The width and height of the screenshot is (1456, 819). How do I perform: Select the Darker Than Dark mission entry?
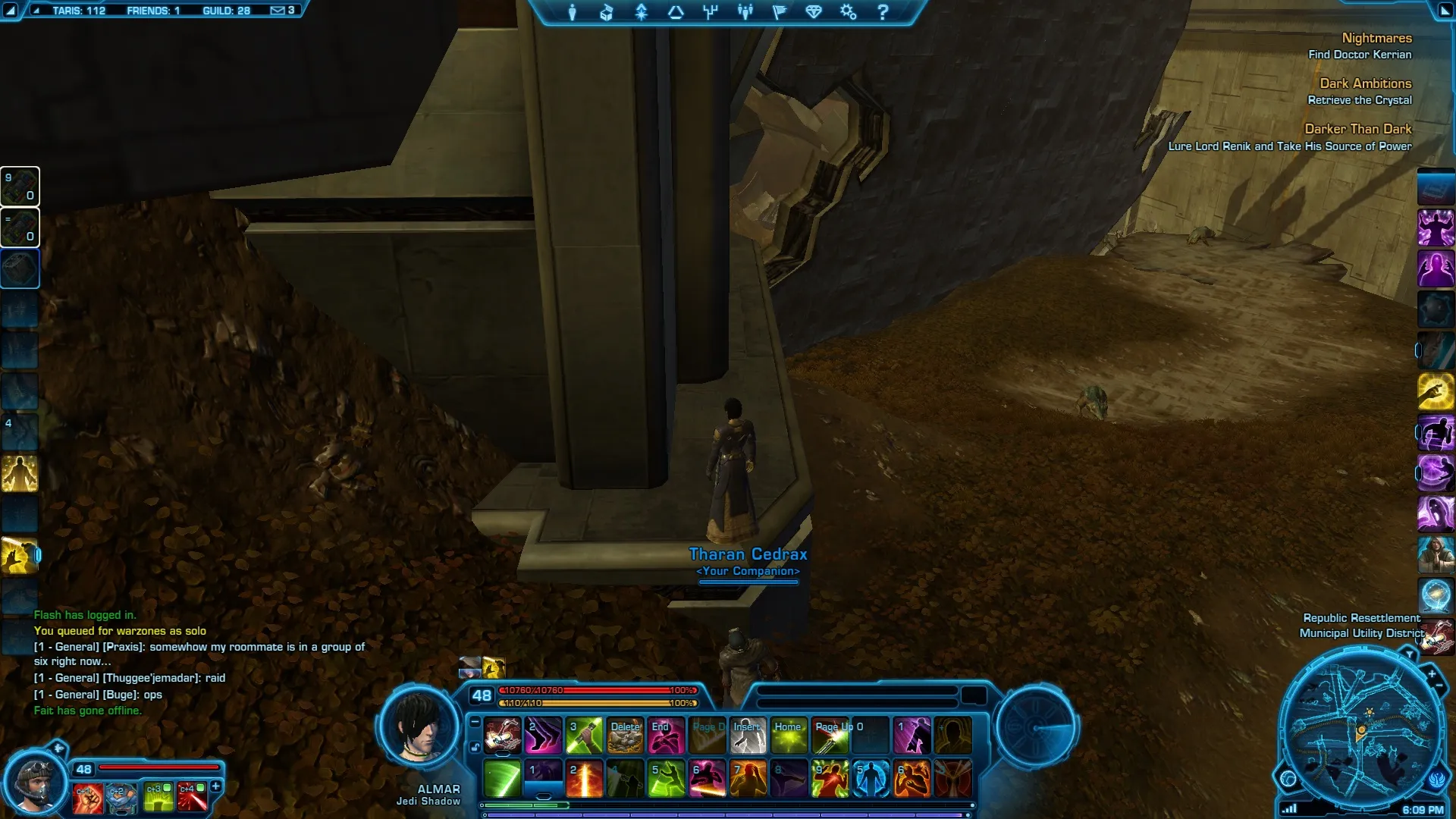[x=1357, y=129]
